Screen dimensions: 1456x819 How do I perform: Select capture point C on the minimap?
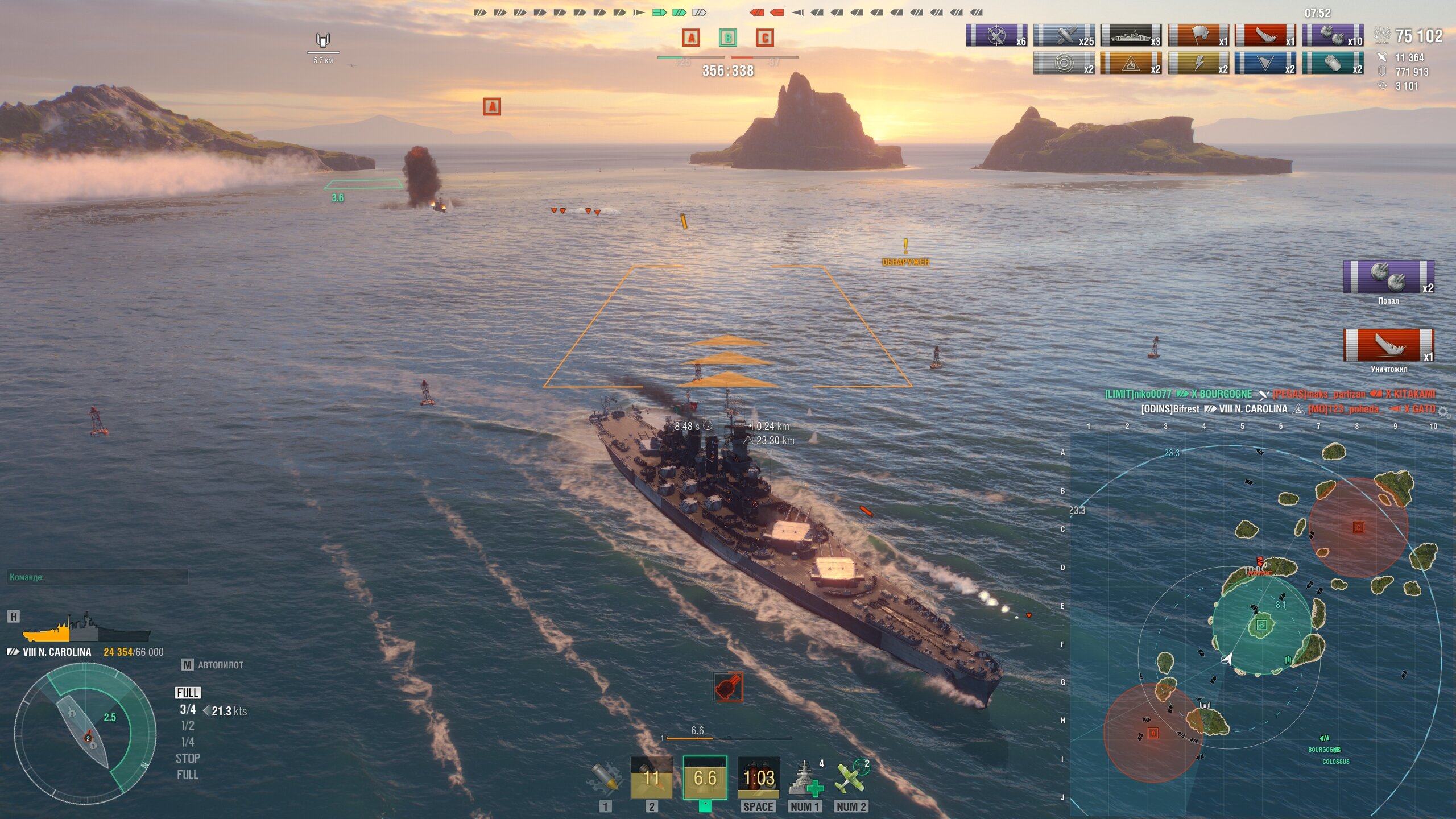pyautogui.click(x=1358, y=528)
